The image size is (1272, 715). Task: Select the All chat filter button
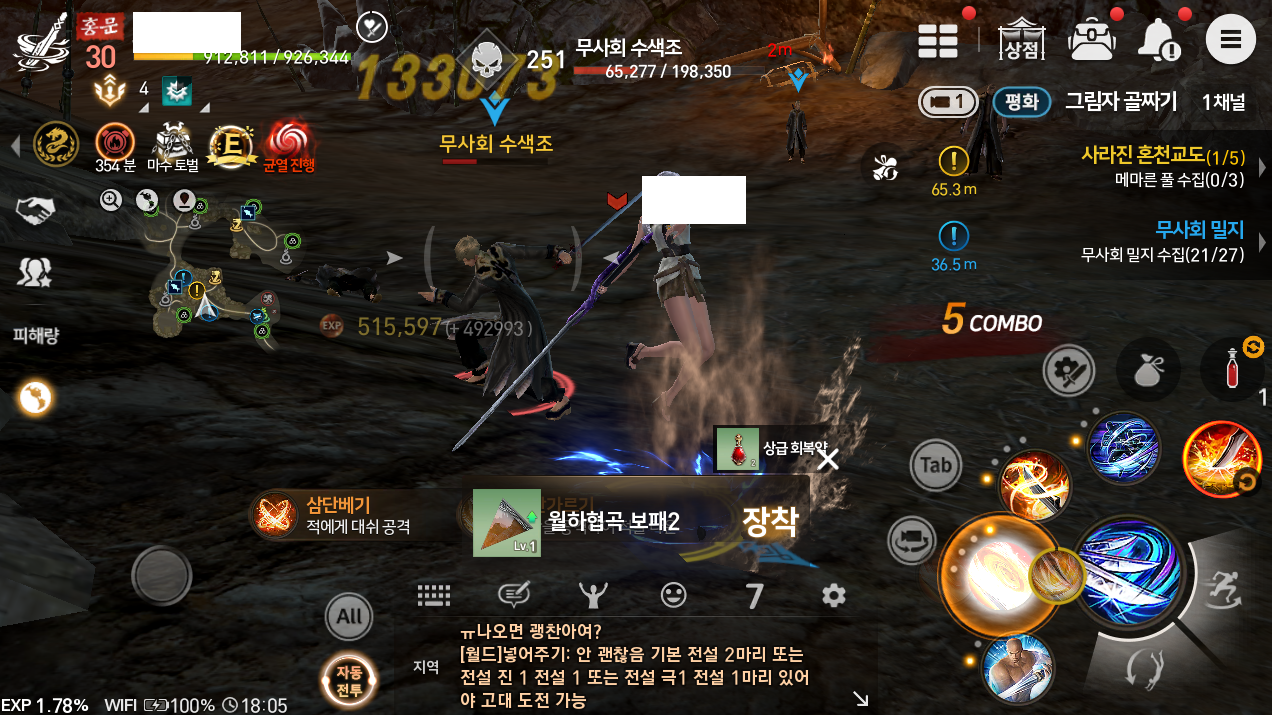pos(349,616)
